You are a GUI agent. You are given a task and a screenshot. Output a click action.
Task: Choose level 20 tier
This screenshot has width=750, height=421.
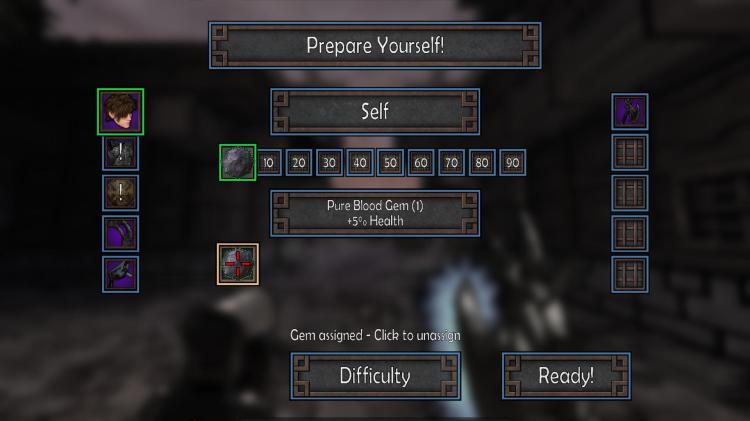coord(299,163)
